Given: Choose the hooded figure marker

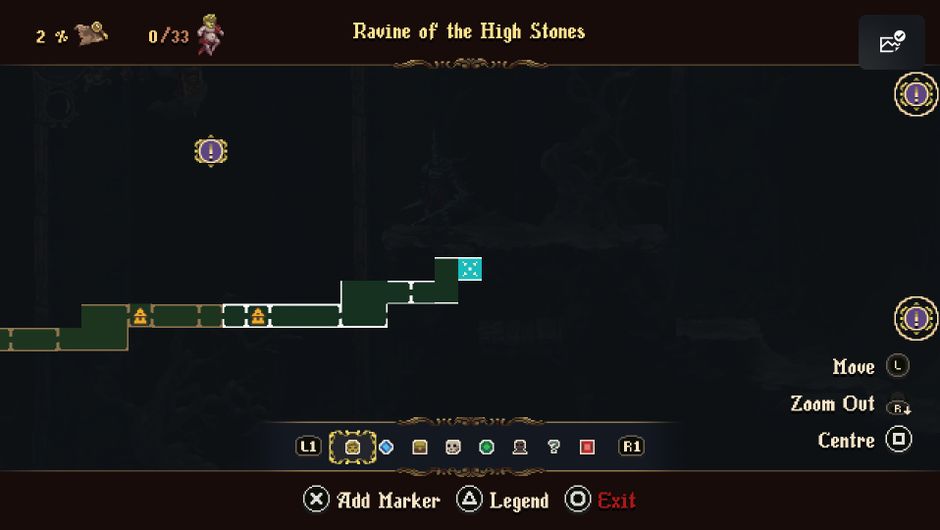Looking at the screenshot, I should click(520, 447).
